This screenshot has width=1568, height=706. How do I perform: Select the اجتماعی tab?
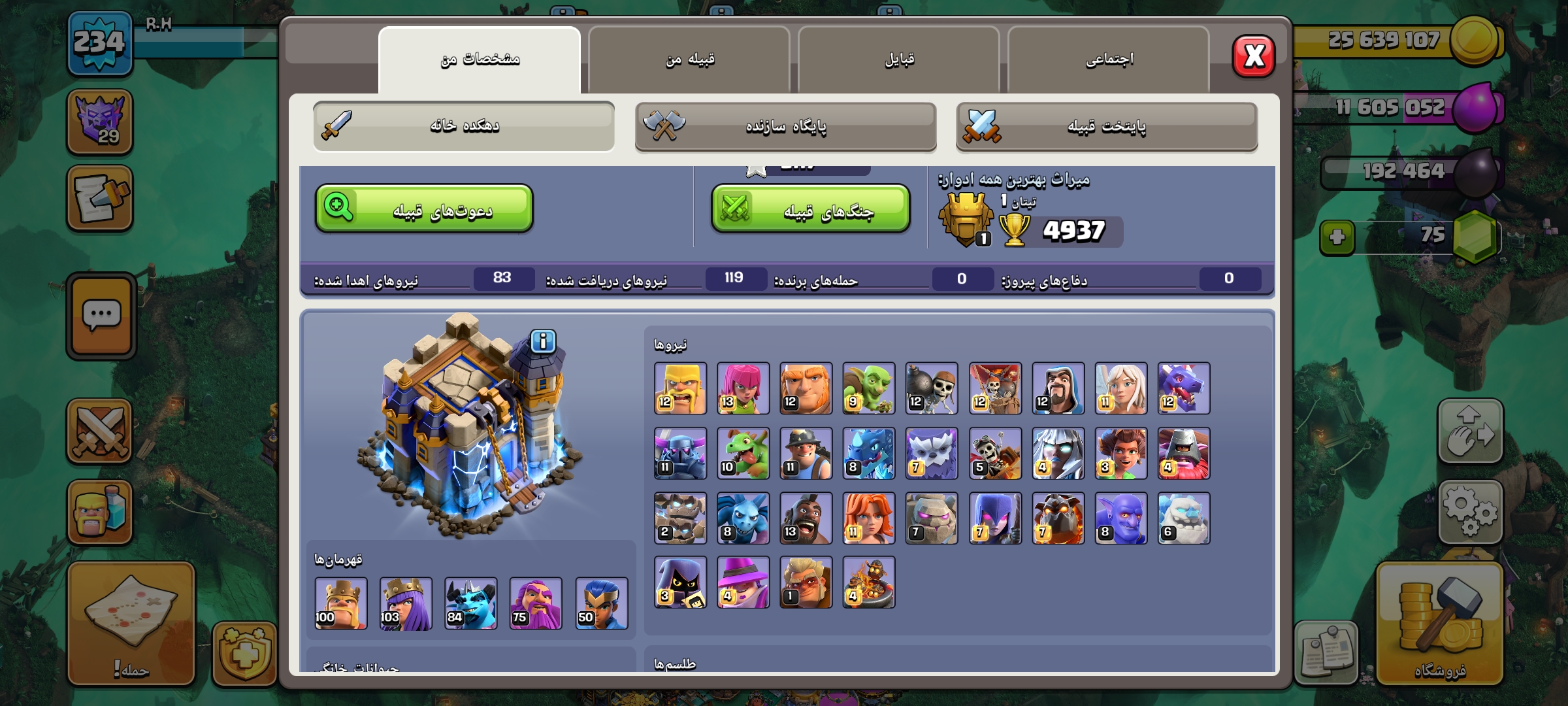[x=1109, y=60]
